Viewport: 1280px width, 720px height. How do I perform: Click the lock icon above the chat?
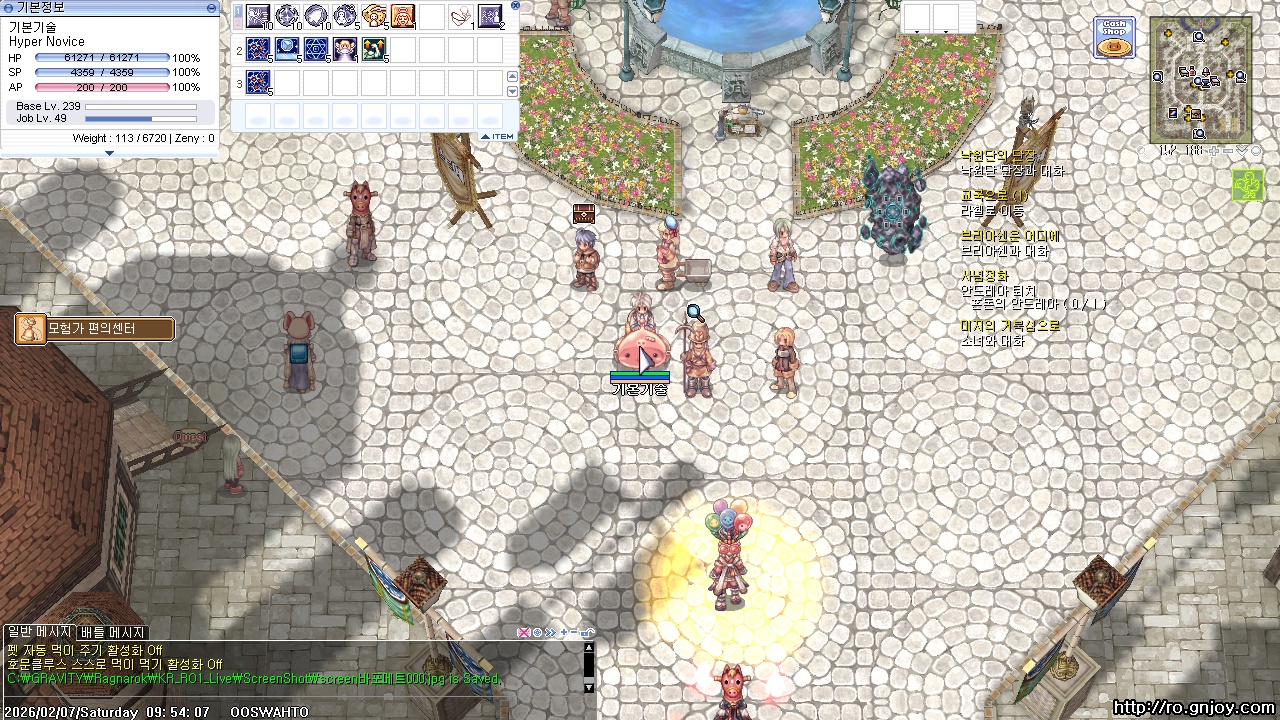click(x=587, y=632)
